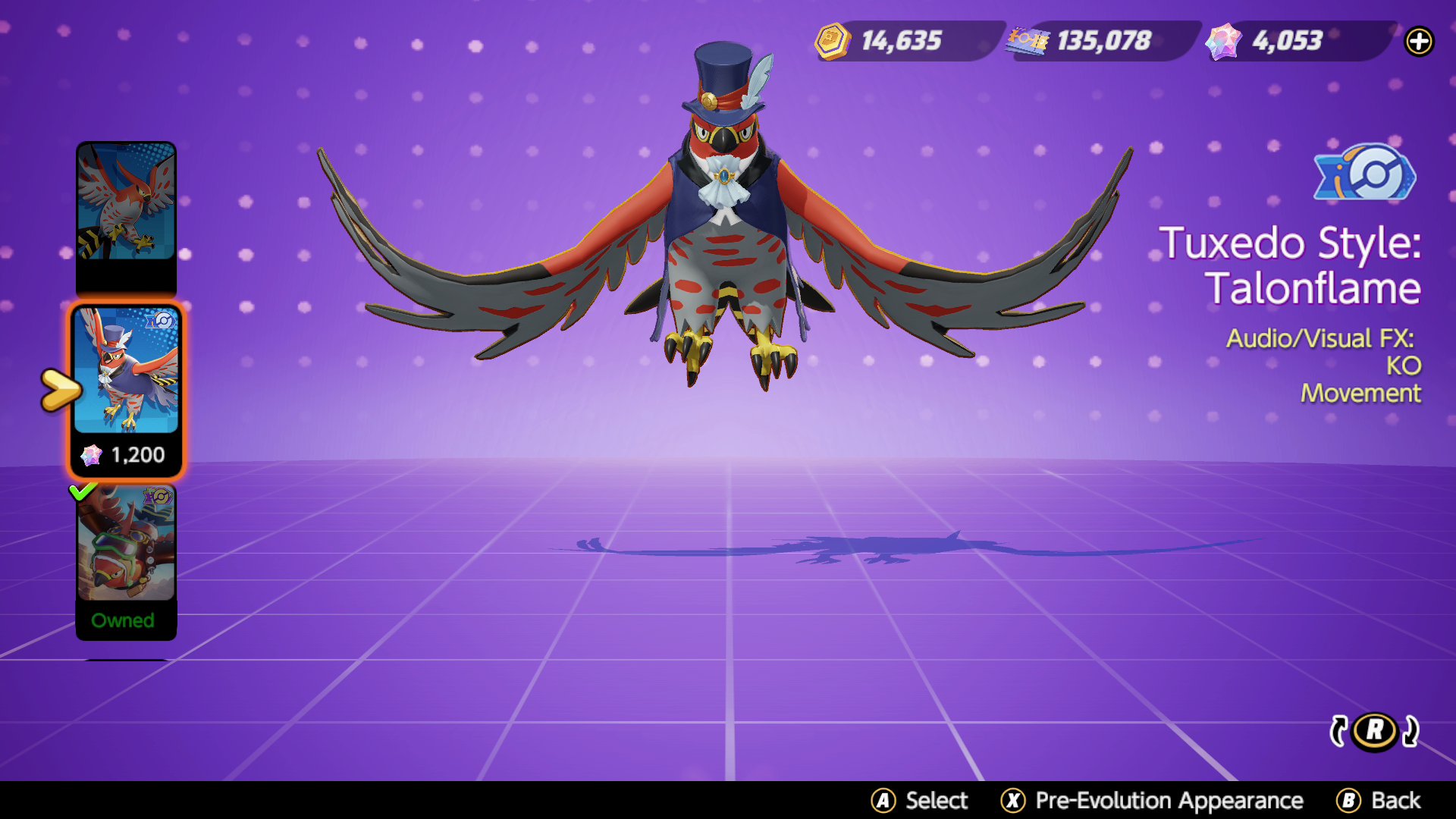Click the Aeos ticket currency icon
The height and width of the screenshot is (819, 1456).
1028,42
